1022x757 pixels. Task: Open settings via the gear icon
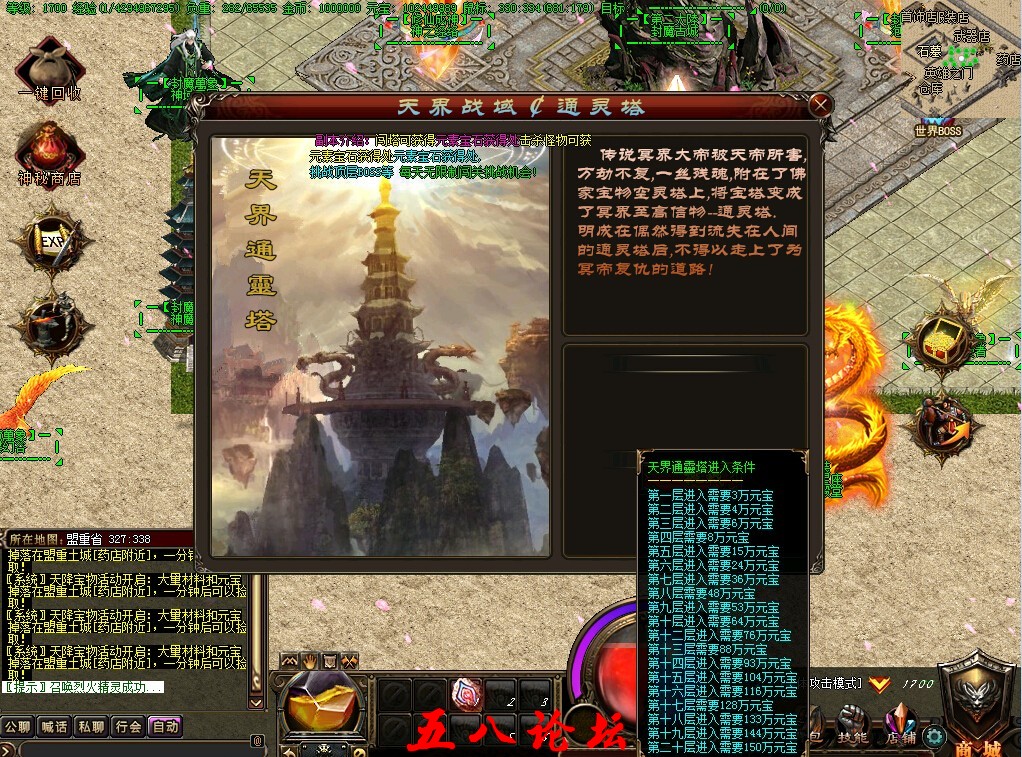pos(935,737)
